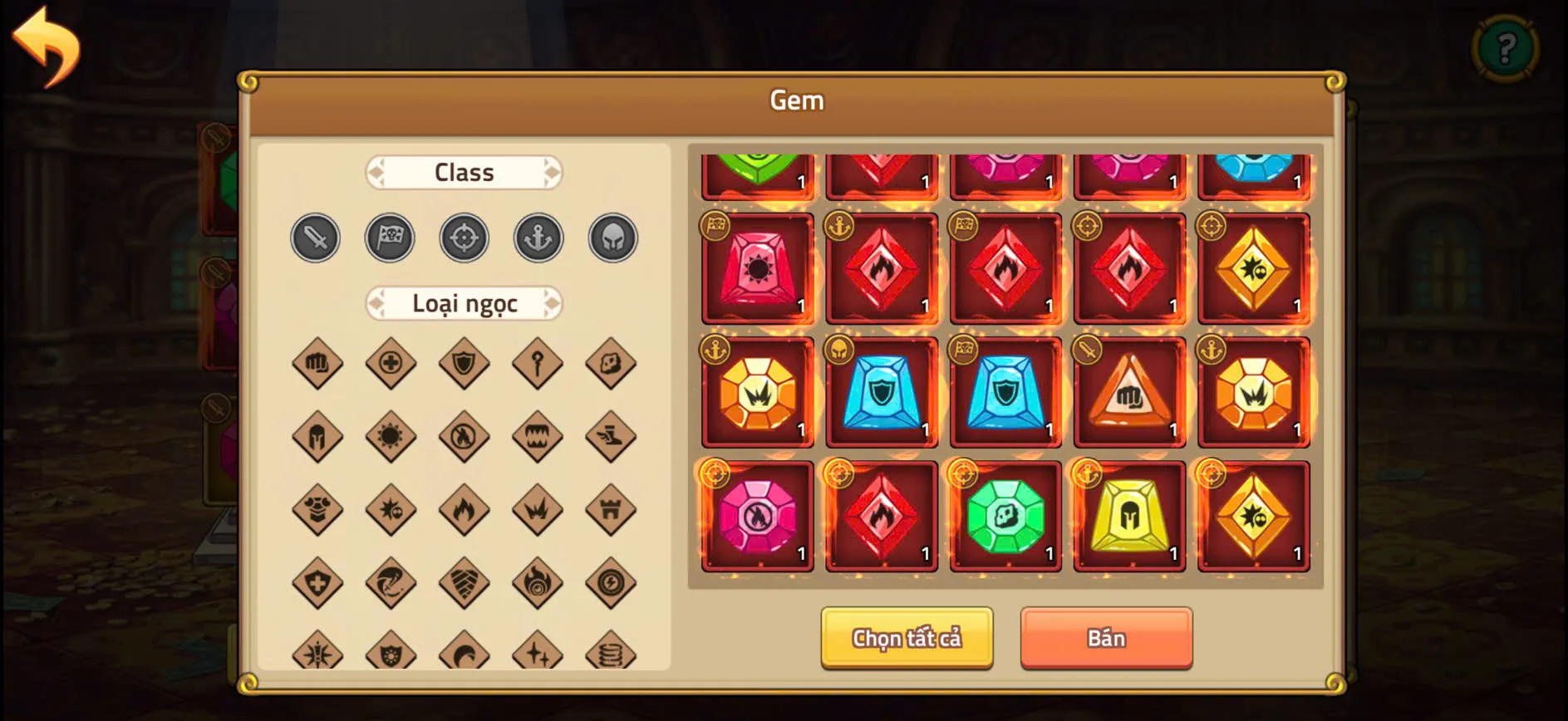Toggle the anchor class filter

pyautogui.click(x=538, y=237)
